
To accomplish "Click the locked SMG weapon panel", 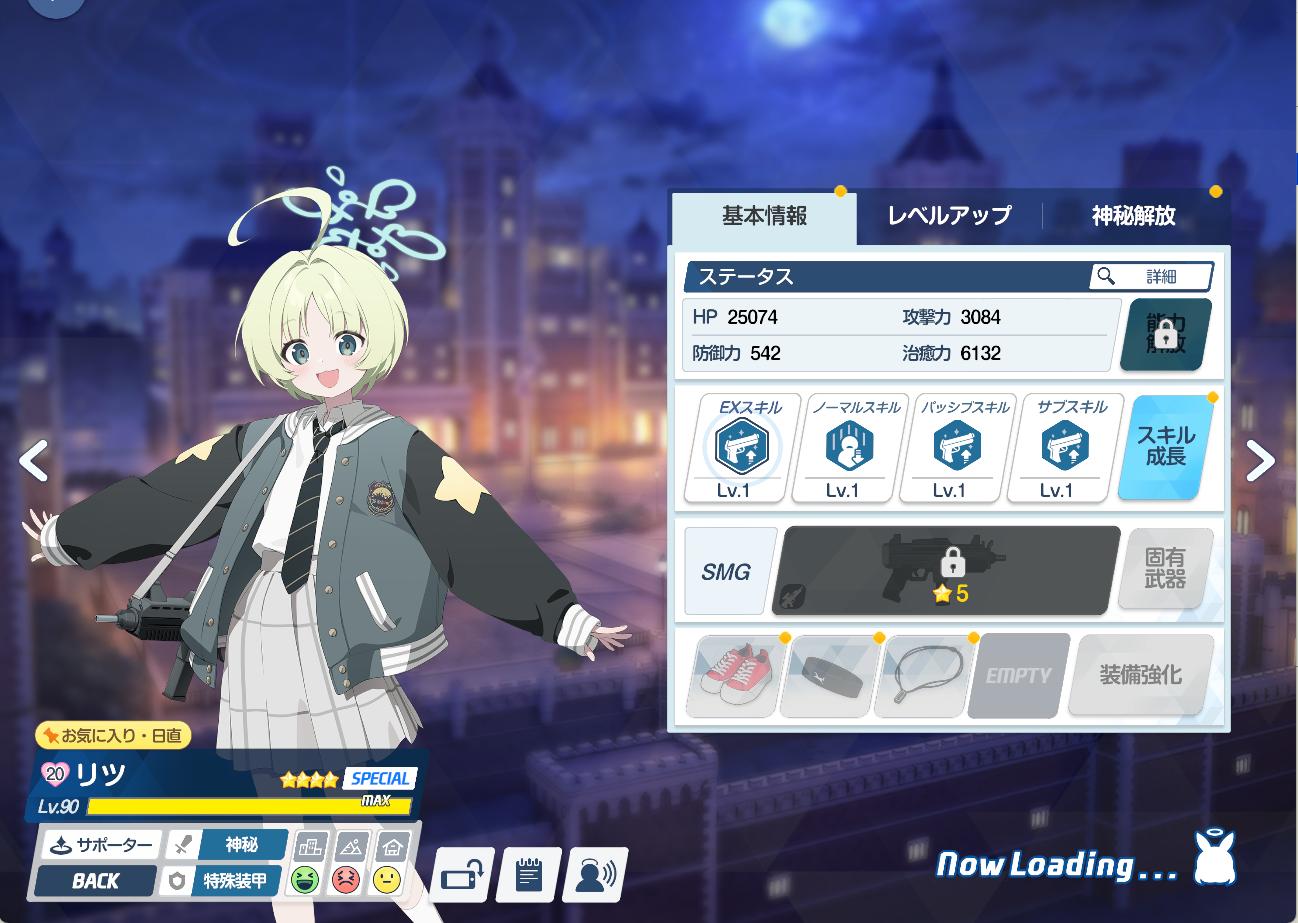I will point(946,570).
